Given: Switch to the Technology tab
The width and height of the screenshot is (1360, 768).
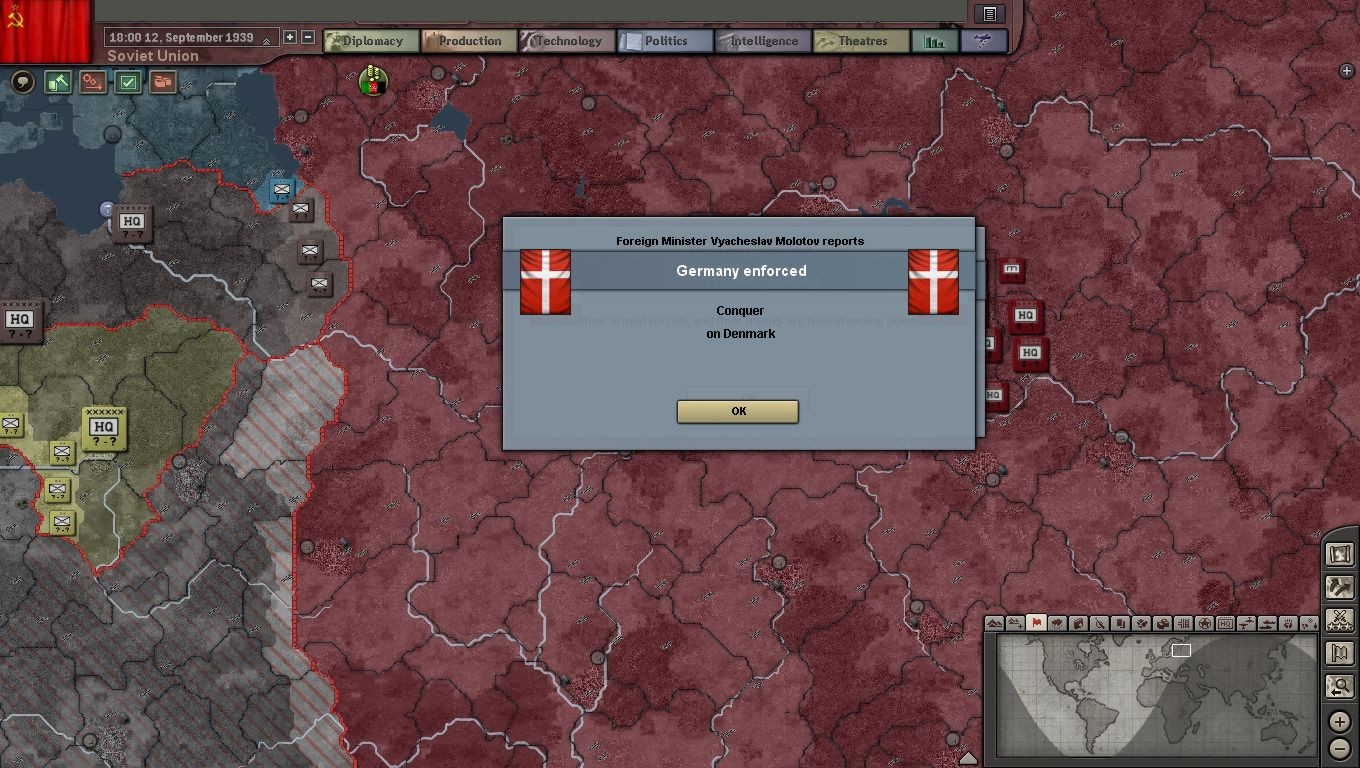Looking at the screenshot, I should coord(566,41).
